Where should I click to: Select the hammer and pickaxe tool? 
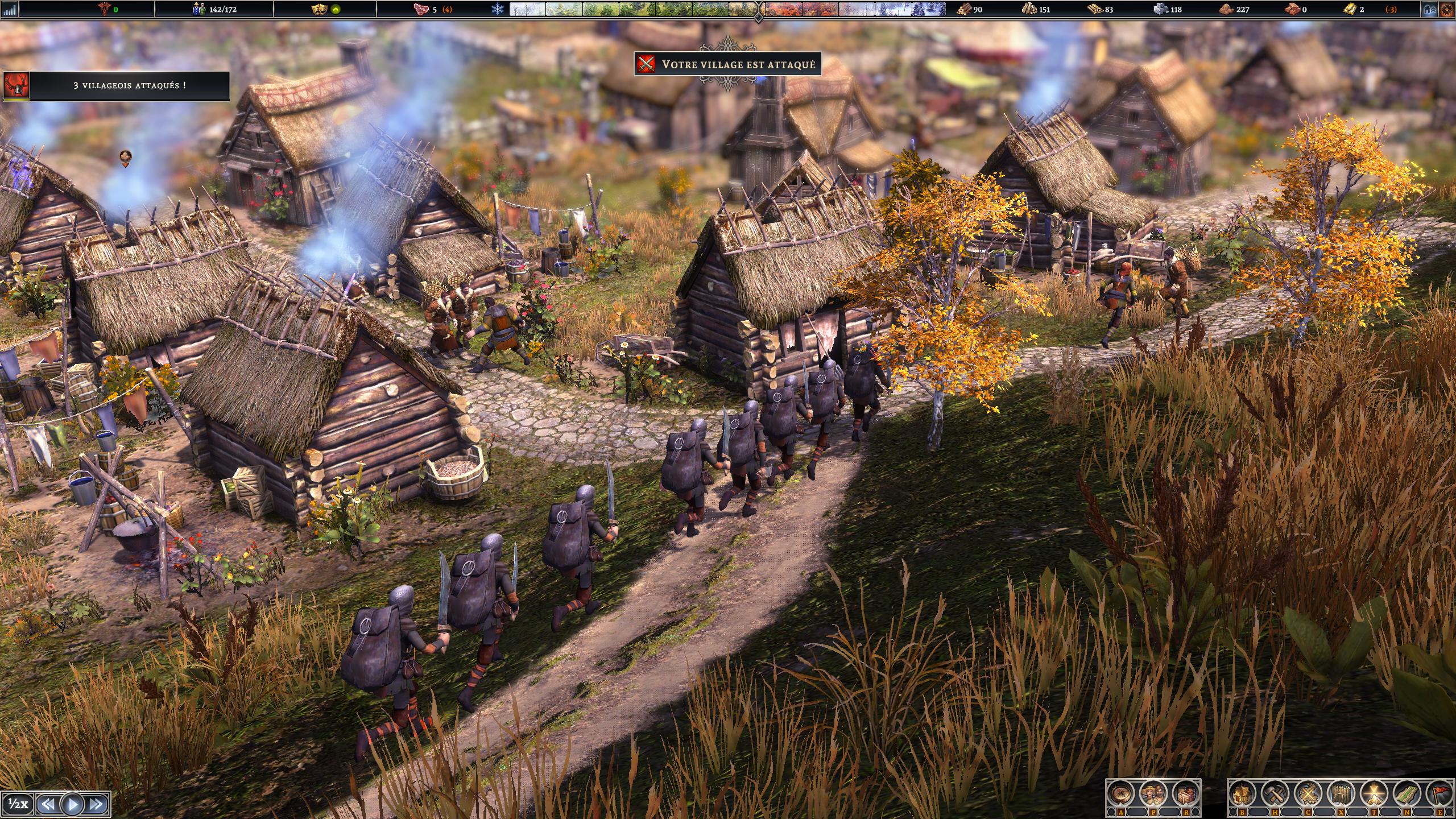1275,794
